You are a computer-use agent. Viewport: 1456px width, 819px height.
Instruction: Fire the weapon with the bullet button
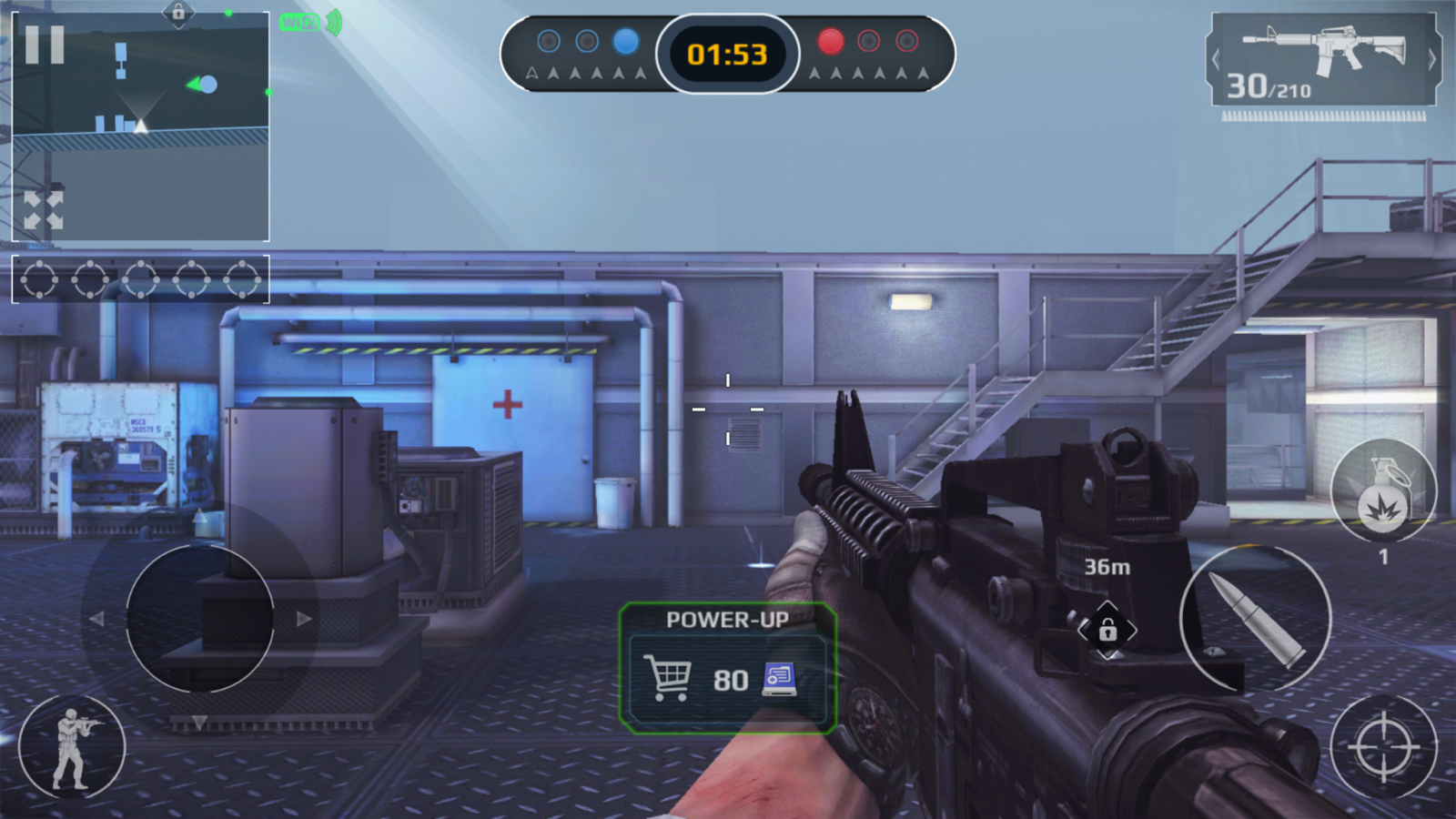(x=1255, y=620)
